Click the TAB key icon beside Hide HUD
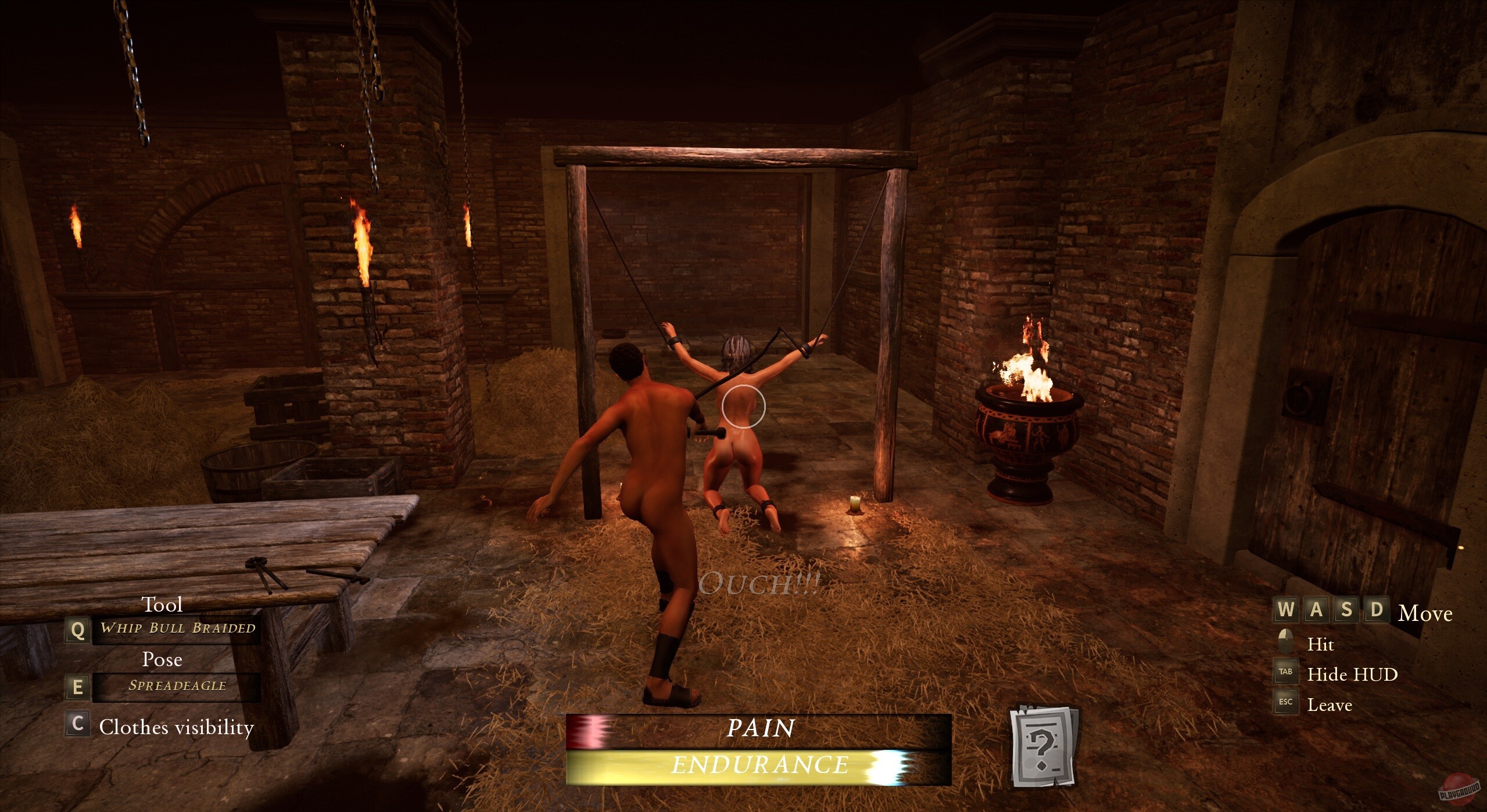Viewport: 1487px width, 812px height. pos(1285,673)
